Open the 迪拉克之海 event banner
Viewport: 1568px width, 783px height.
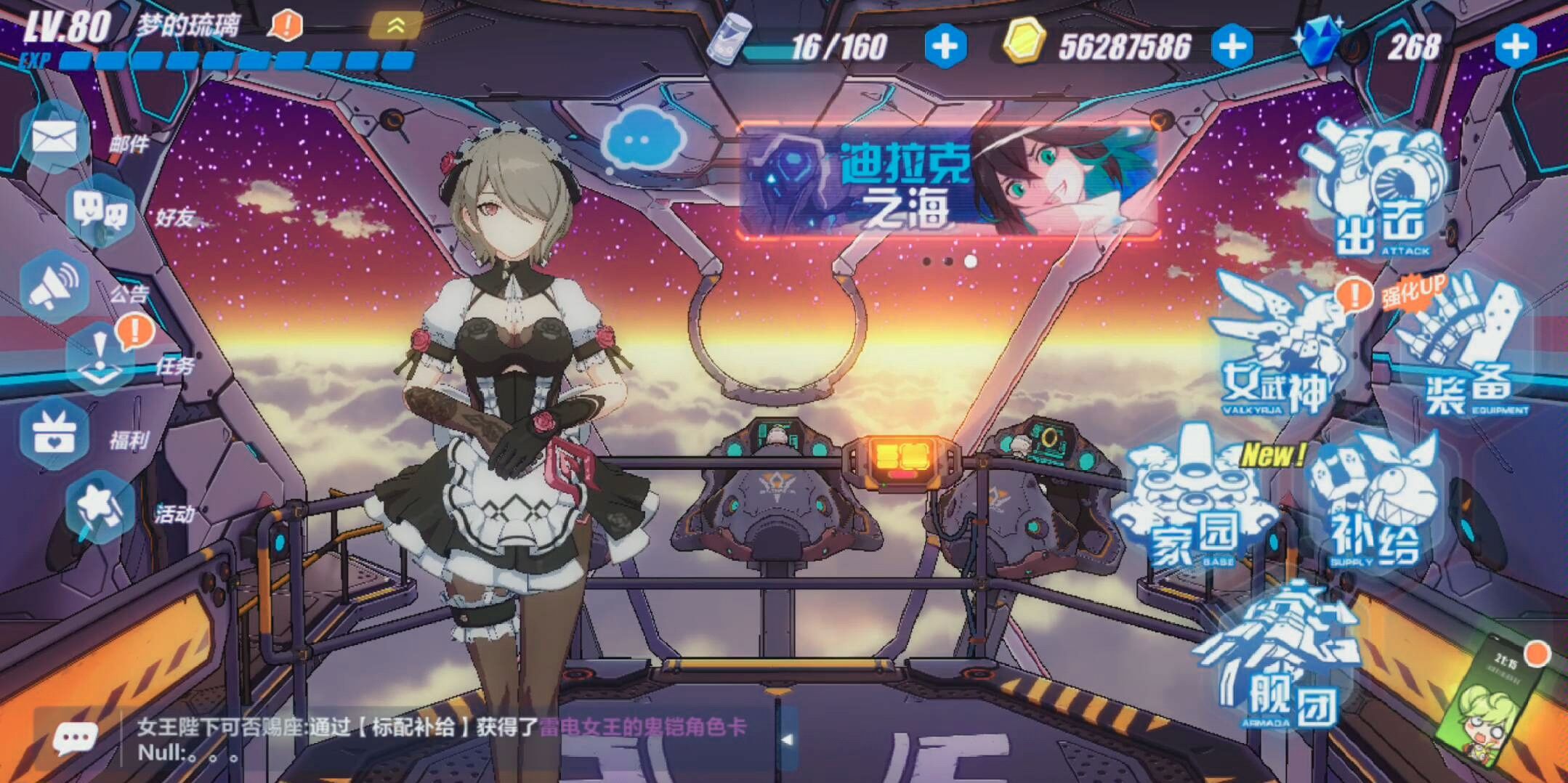[947, 182]
